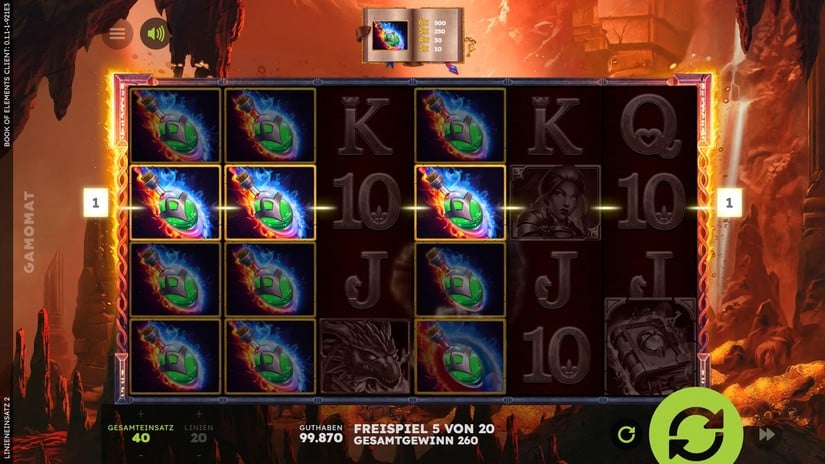Screen dimensions: 825x464
Task: Increase Gesamteinsatz with the plus sign
Action: 141,413
